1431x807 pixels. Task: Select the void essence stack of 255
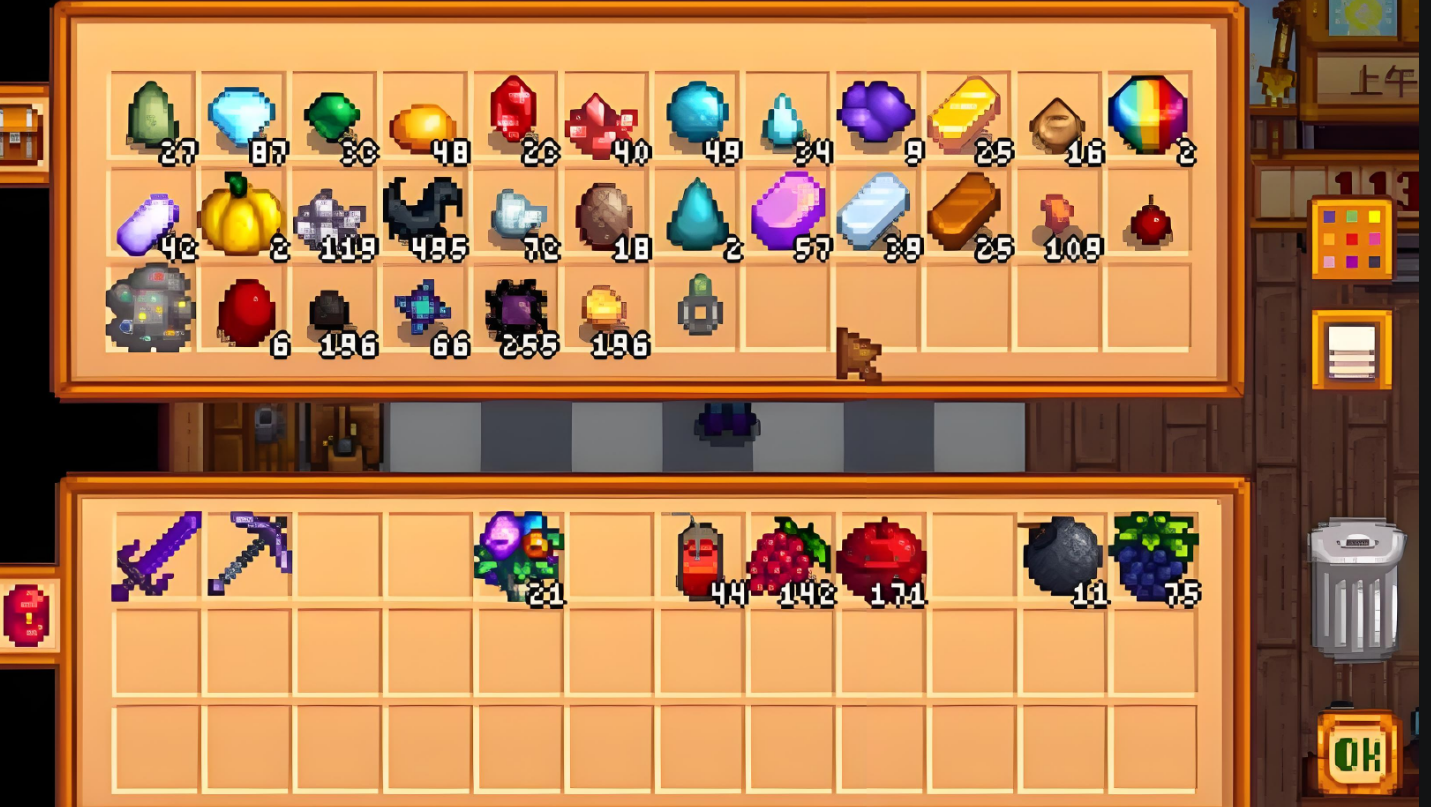point(516,308)
